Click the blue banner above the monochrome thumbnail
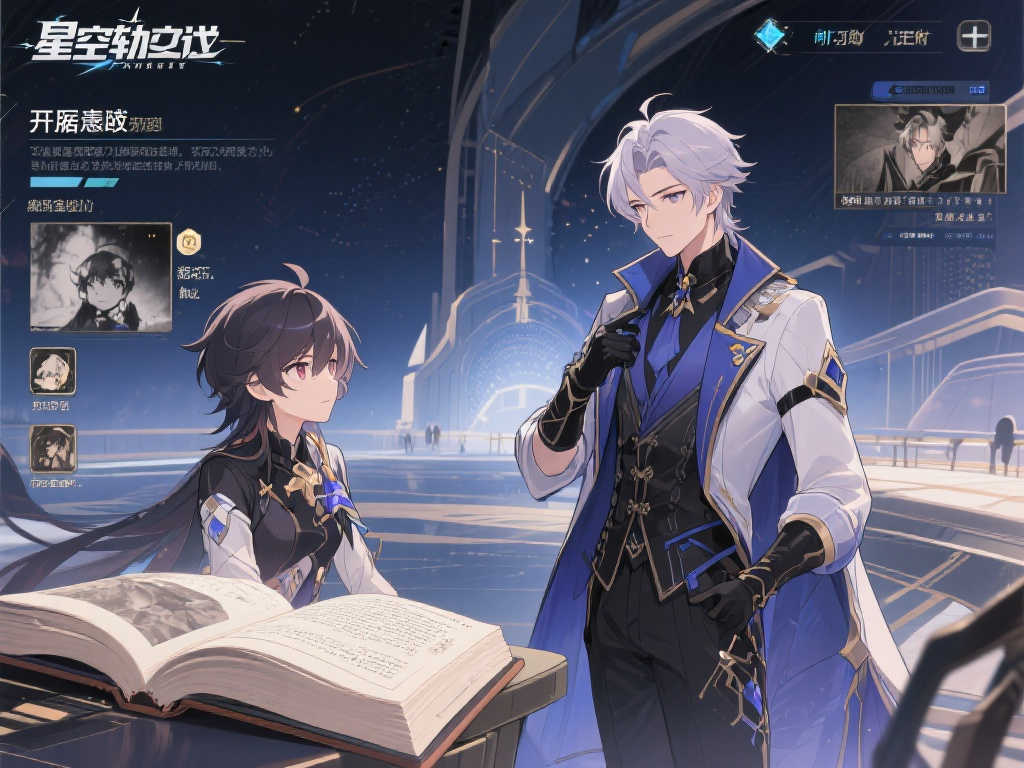 (930, 90)
